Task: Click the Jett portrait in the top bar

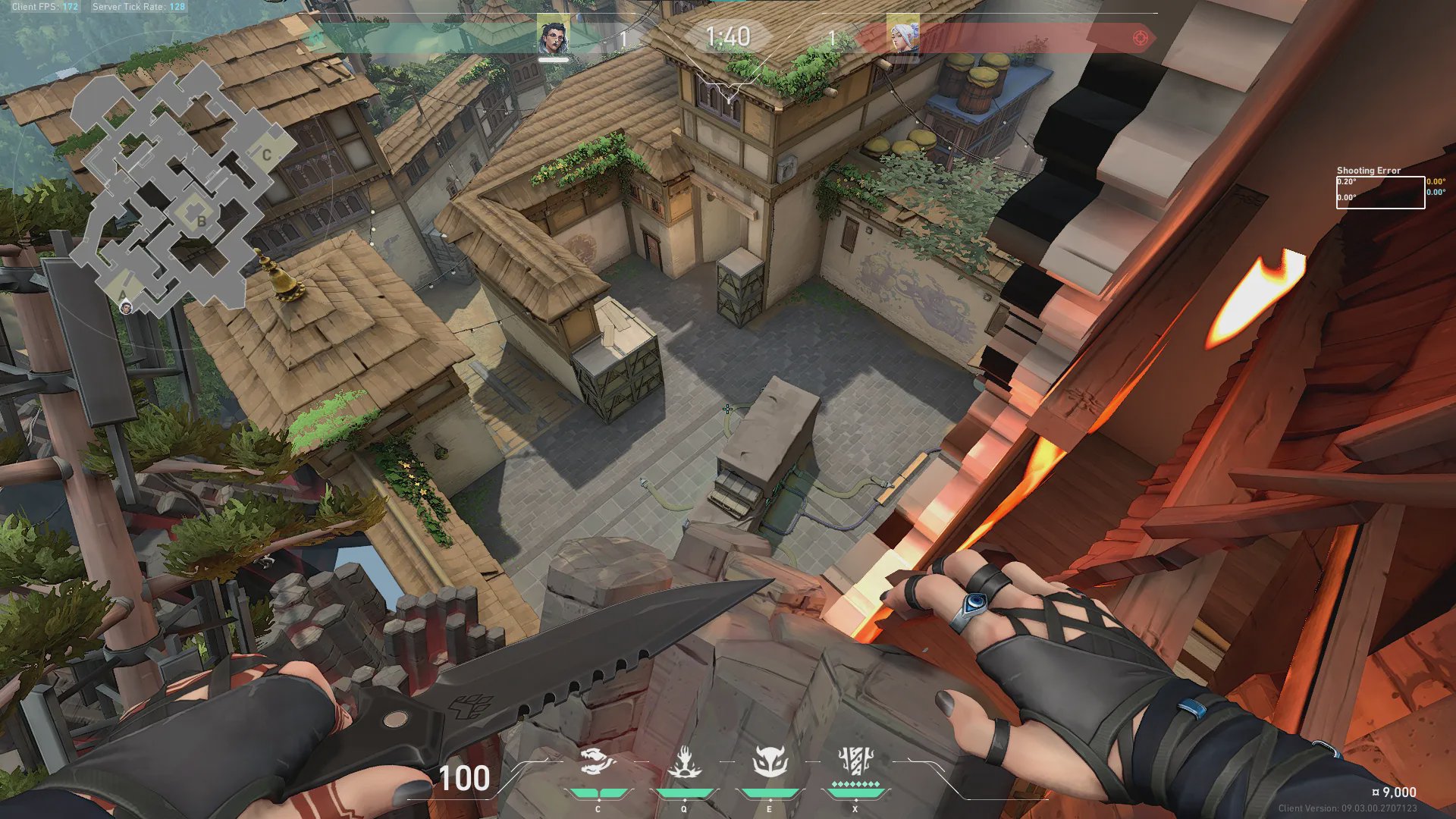Action: point(903,36)
